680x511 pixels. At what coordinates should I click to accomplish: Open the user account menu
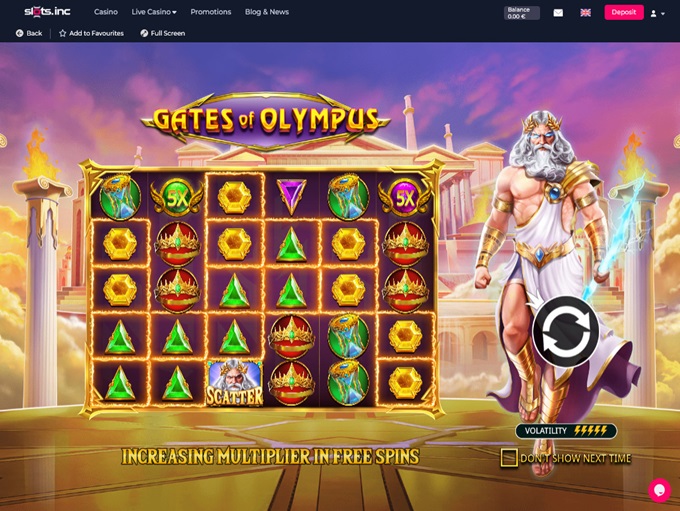coord(656,13)
